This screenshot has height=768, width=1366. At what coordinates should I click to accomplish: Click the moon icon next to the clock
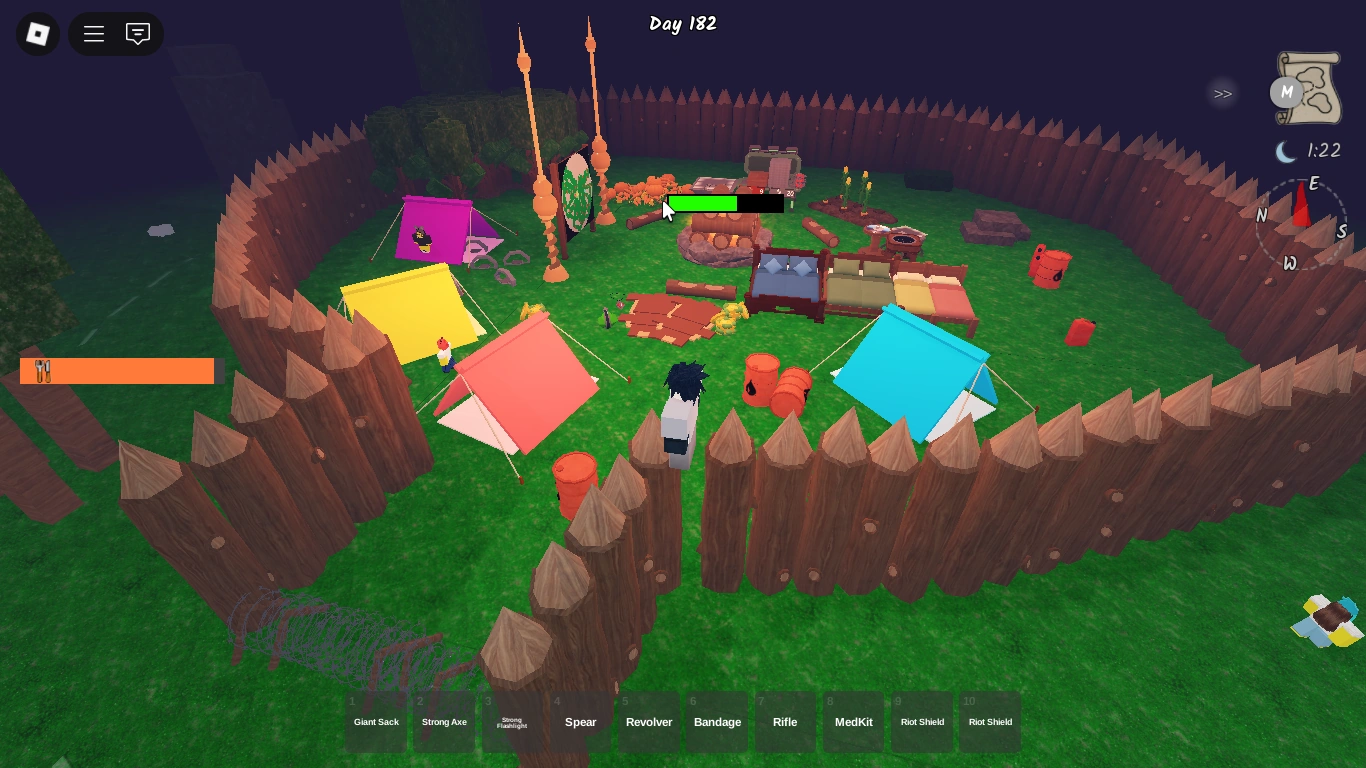(1287, 150)
